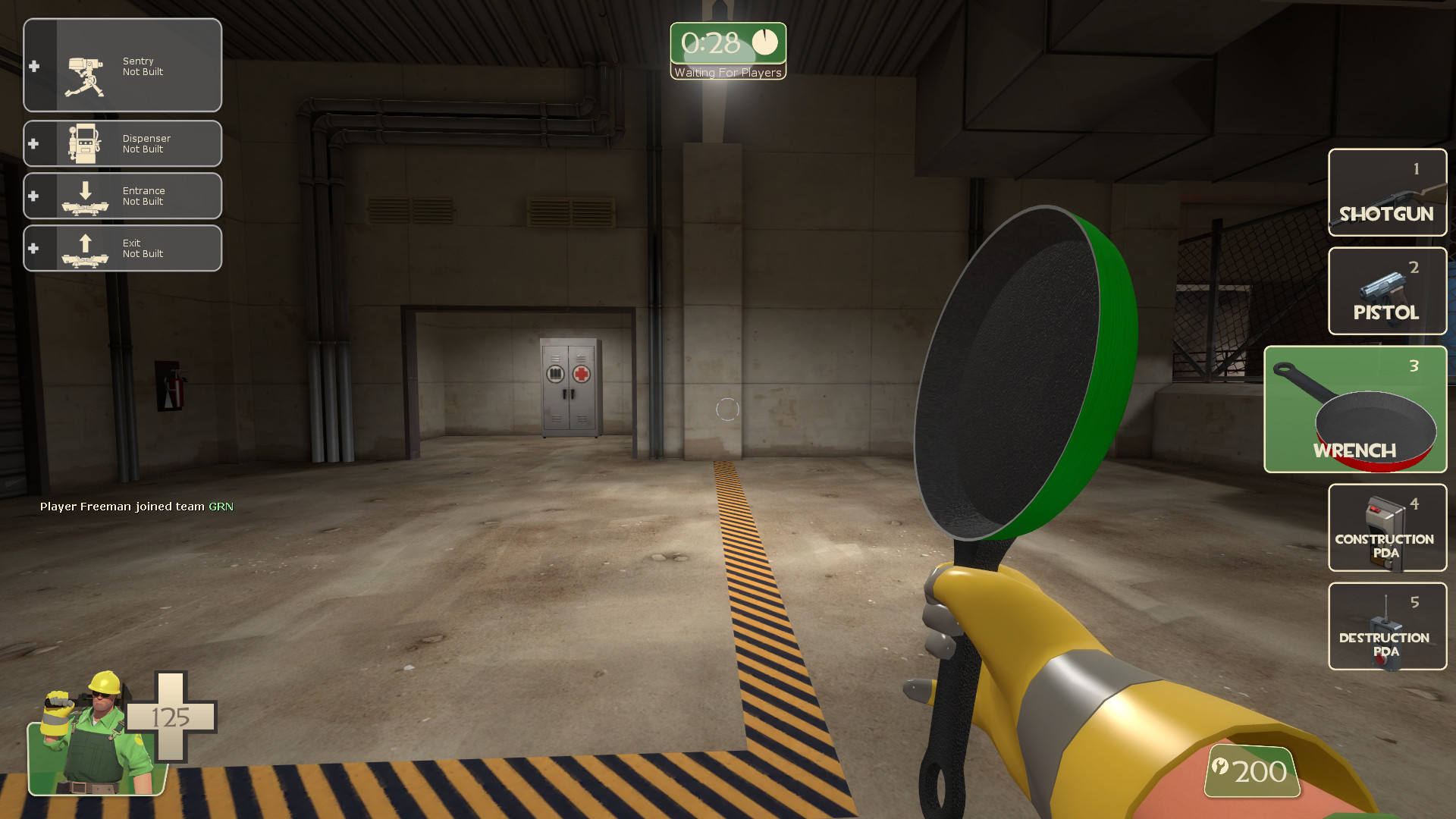Open the Construction PDA slot
The image size is (1456, 819).
[x=1386, y=528]
